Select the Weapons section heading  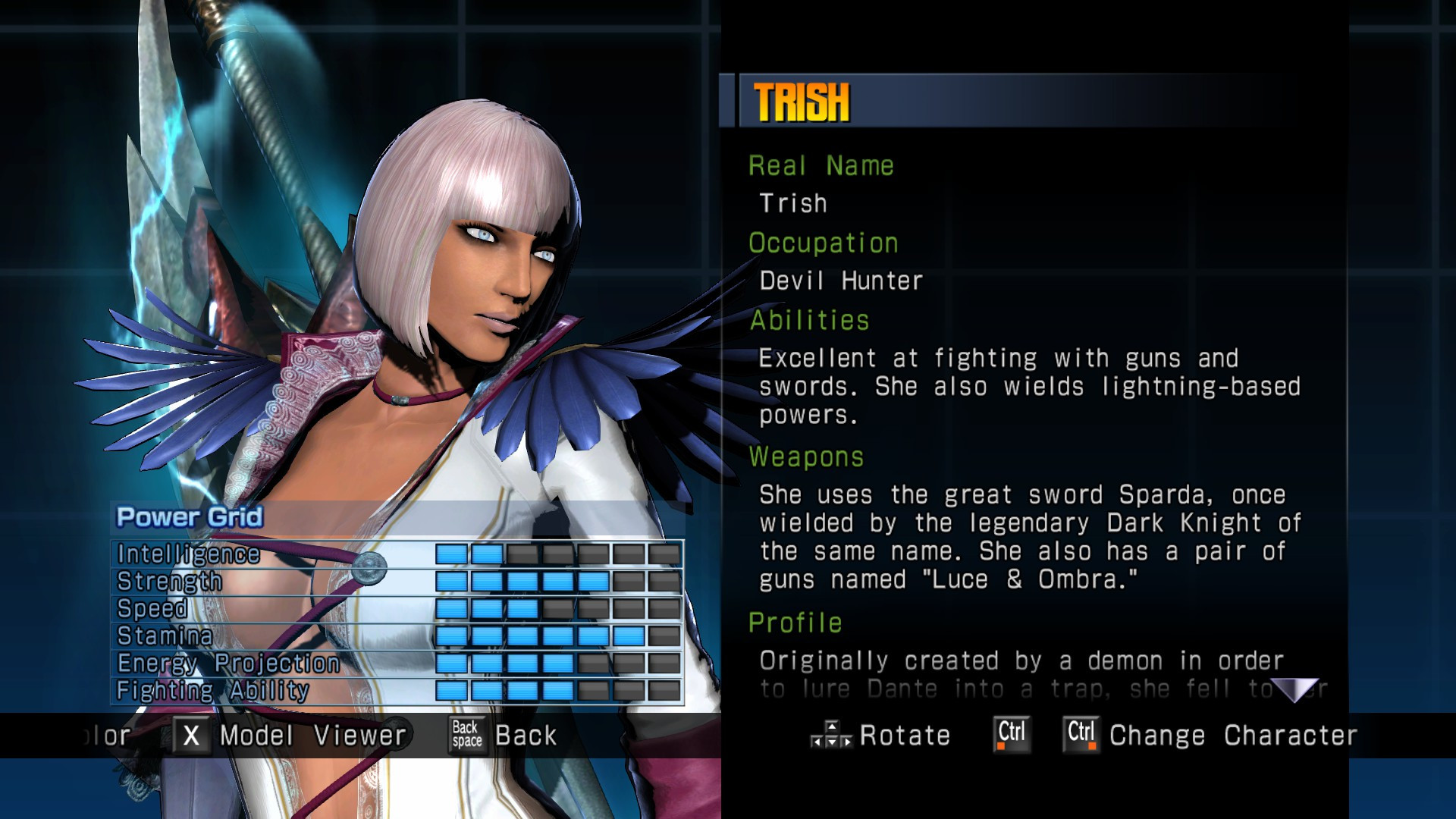click(805, 457)
